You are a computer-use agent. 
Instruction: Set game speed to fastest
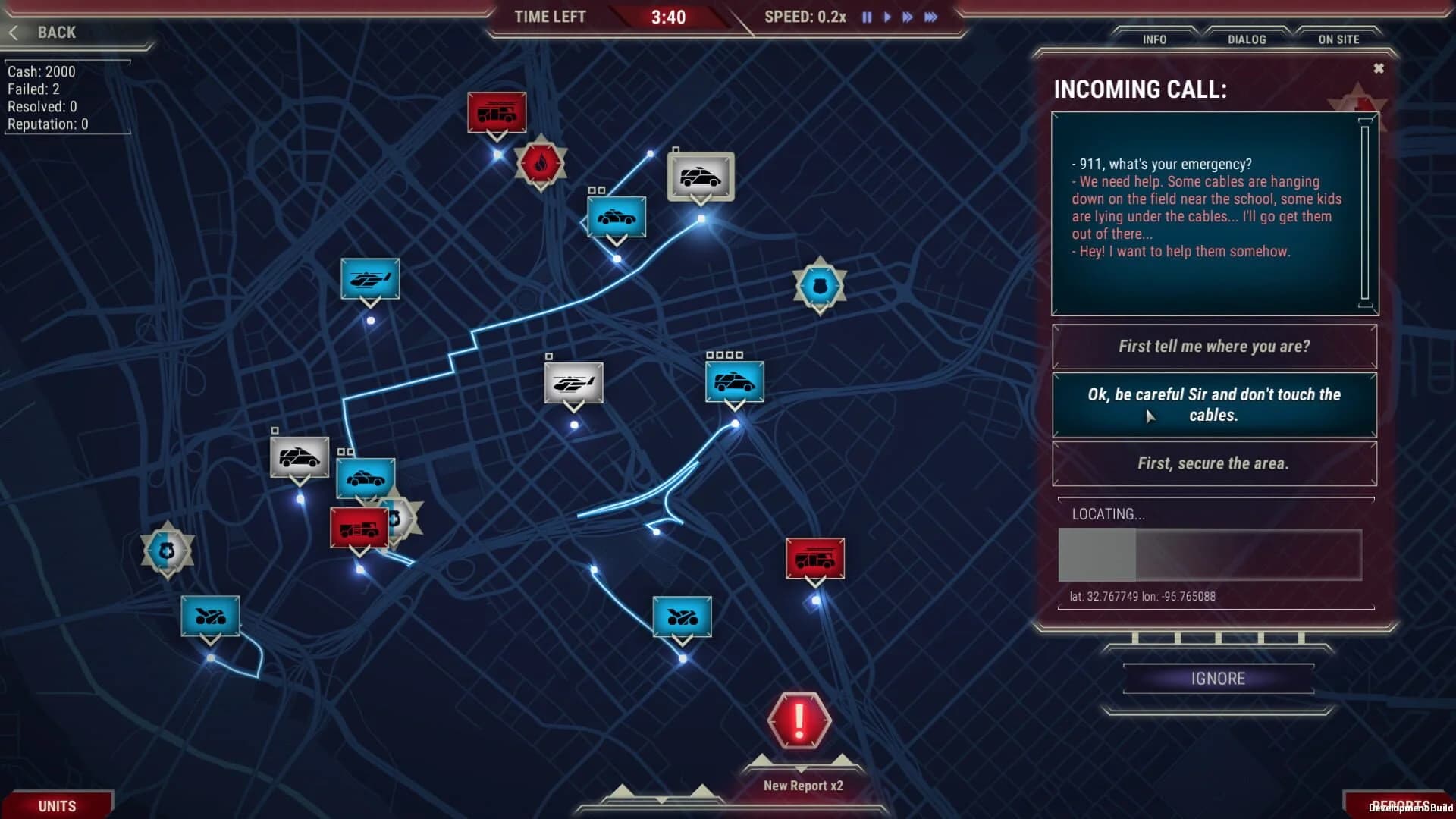click(x=930, y=17)
